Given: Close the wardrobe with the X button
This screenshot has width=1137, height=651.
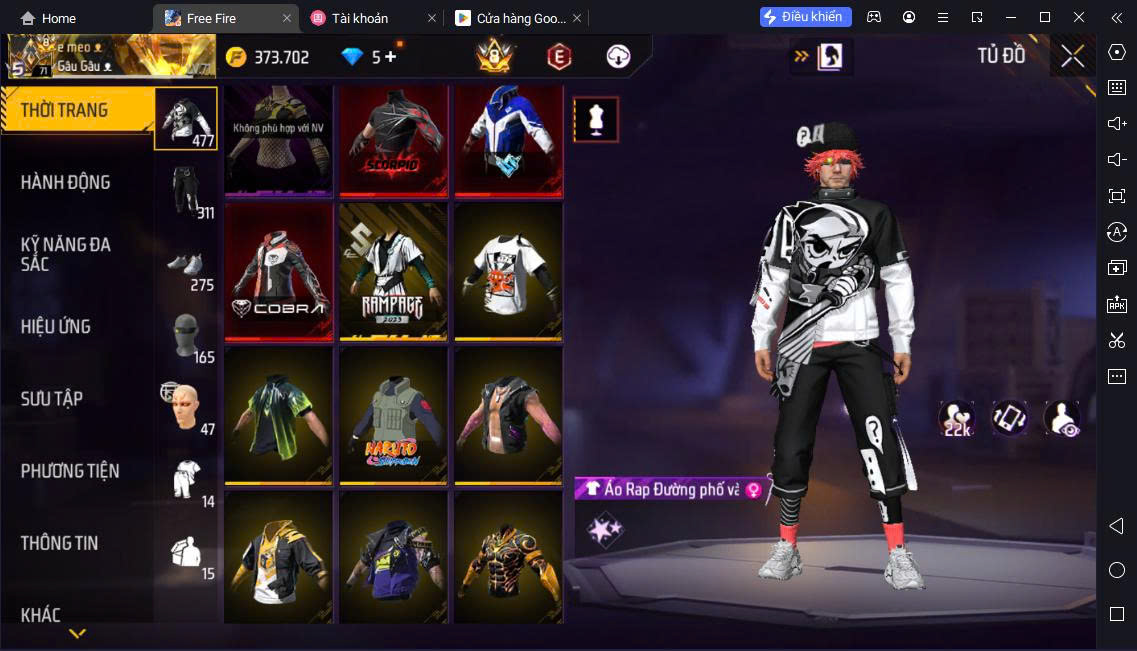Looking at the screenshot, I should [x=1072, y=57].
